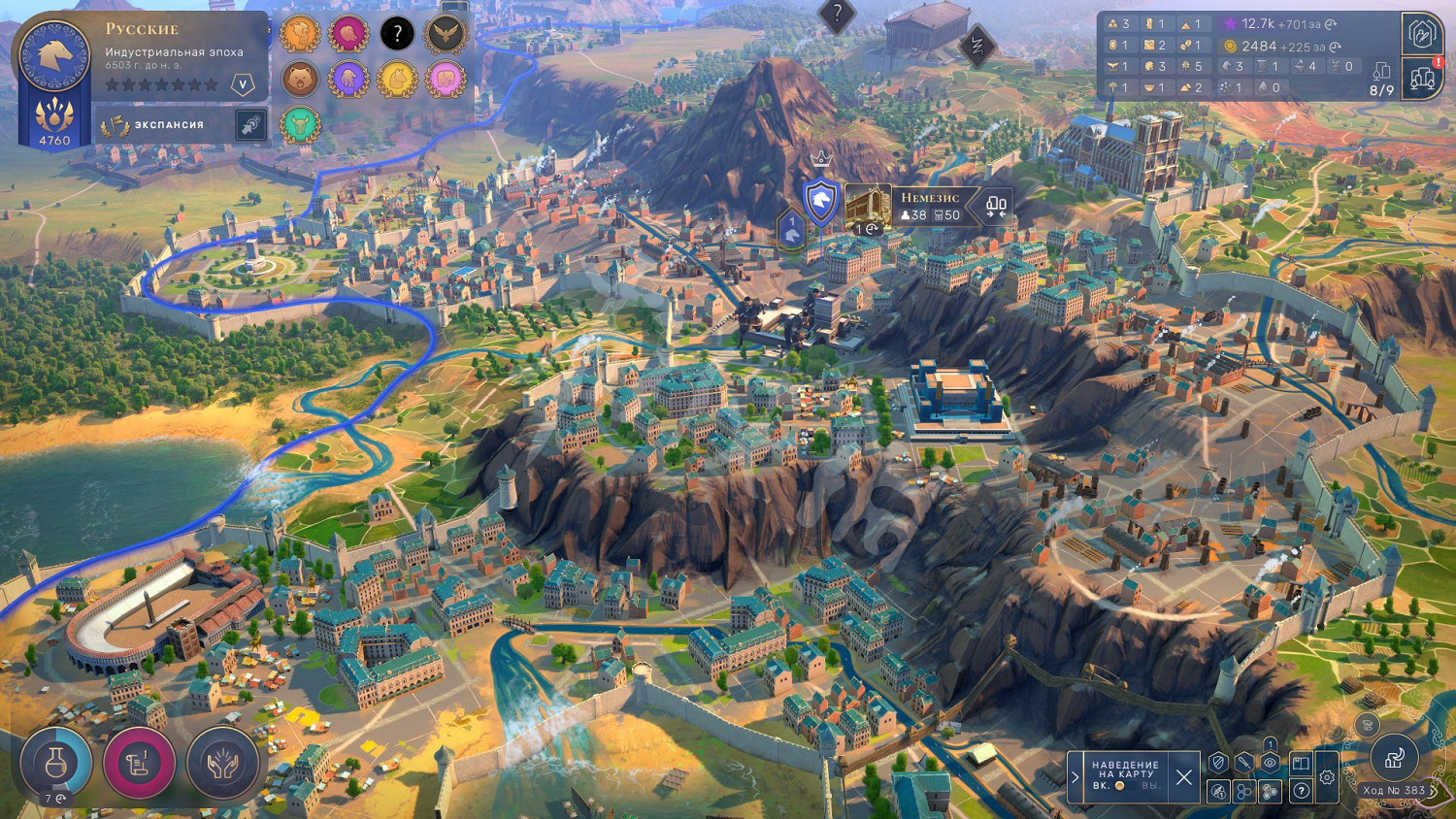
Task: Choose the pink elephant empire medallion
Action: click(x=445, y=79)
